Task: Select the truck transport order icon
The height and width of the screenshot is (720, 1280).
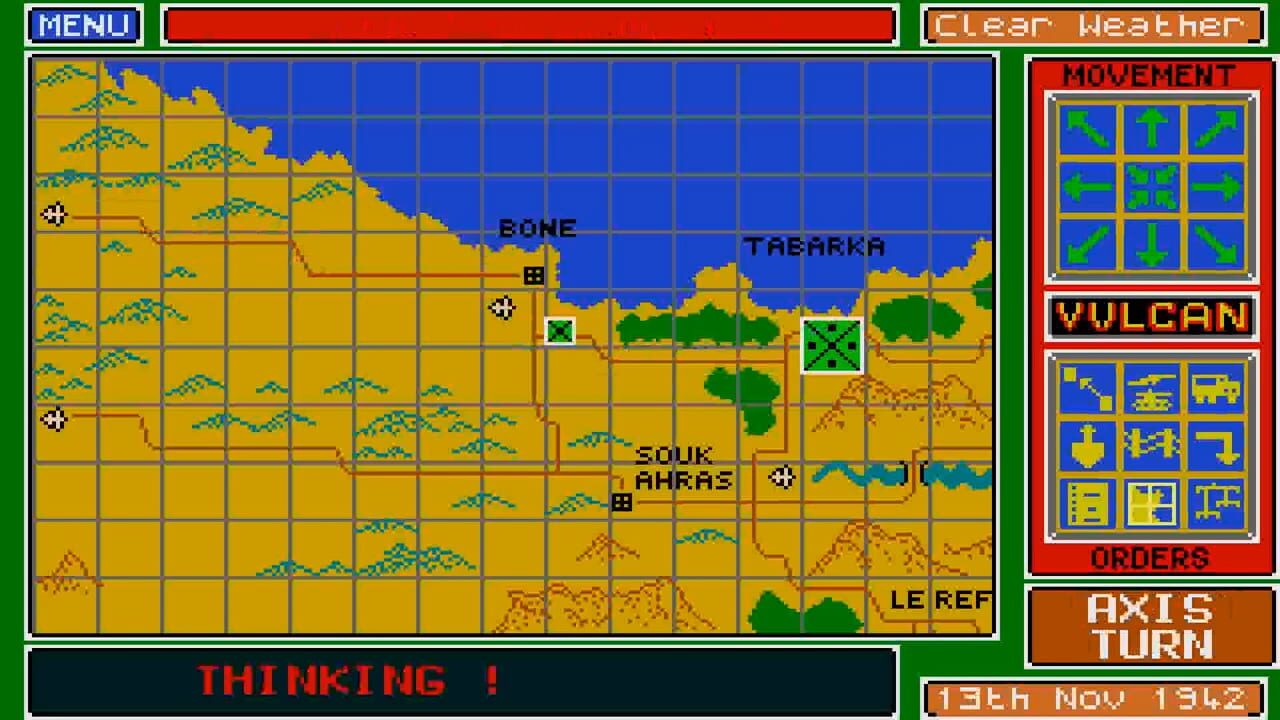Action: [1214, 390]
